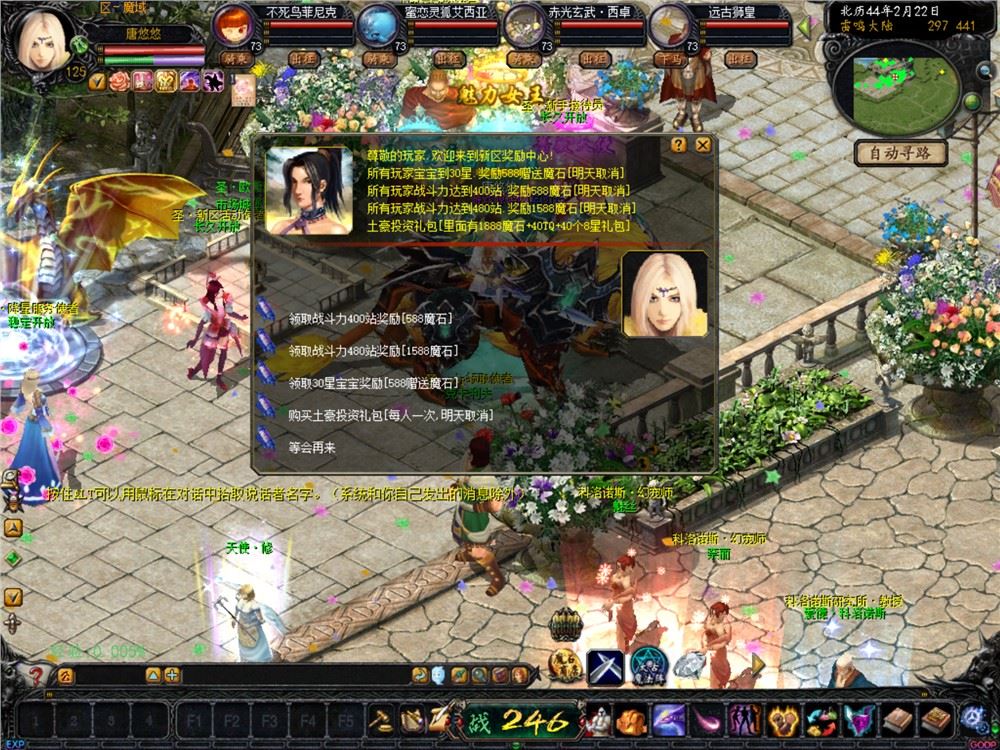Viewport: 1000px width, 750px height.
Task: Claim the 30-star pet reward option
Action: tap(372, 383)
